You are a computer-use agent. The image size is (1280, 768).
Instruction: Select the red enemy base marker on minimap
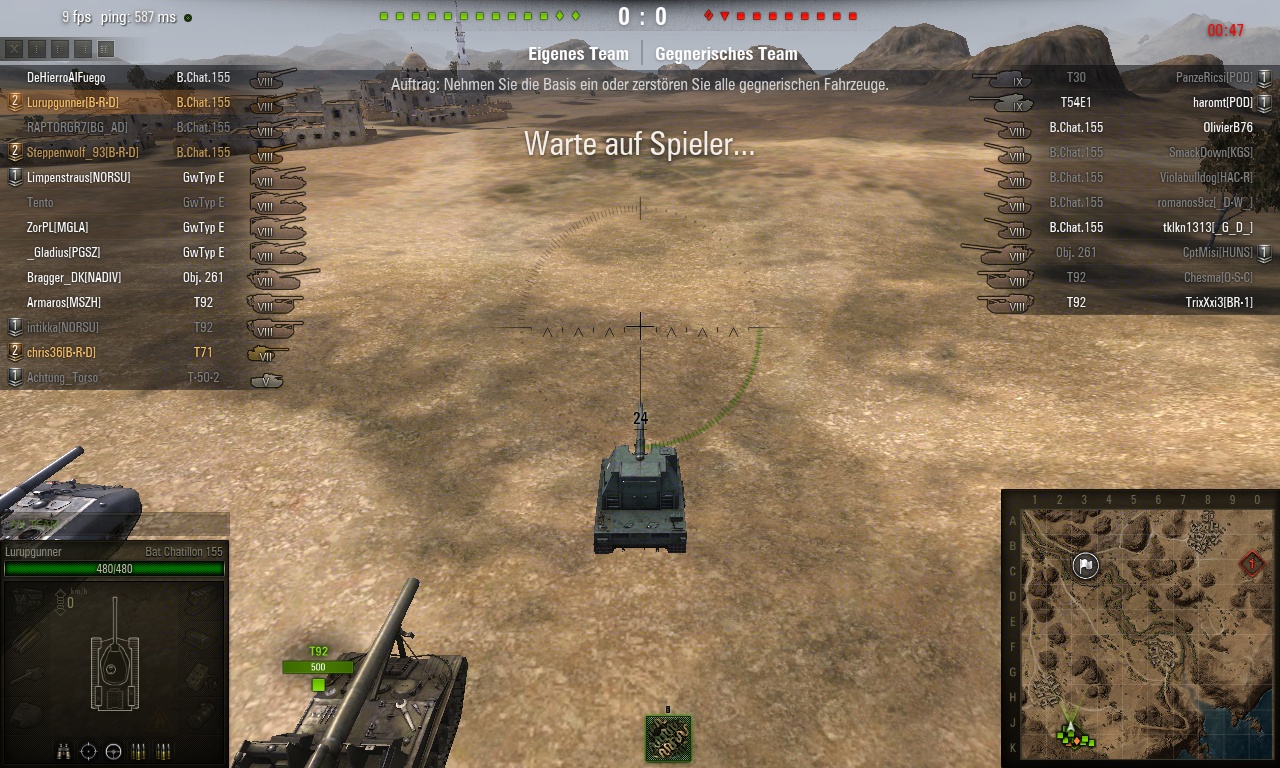point(1252,565)
